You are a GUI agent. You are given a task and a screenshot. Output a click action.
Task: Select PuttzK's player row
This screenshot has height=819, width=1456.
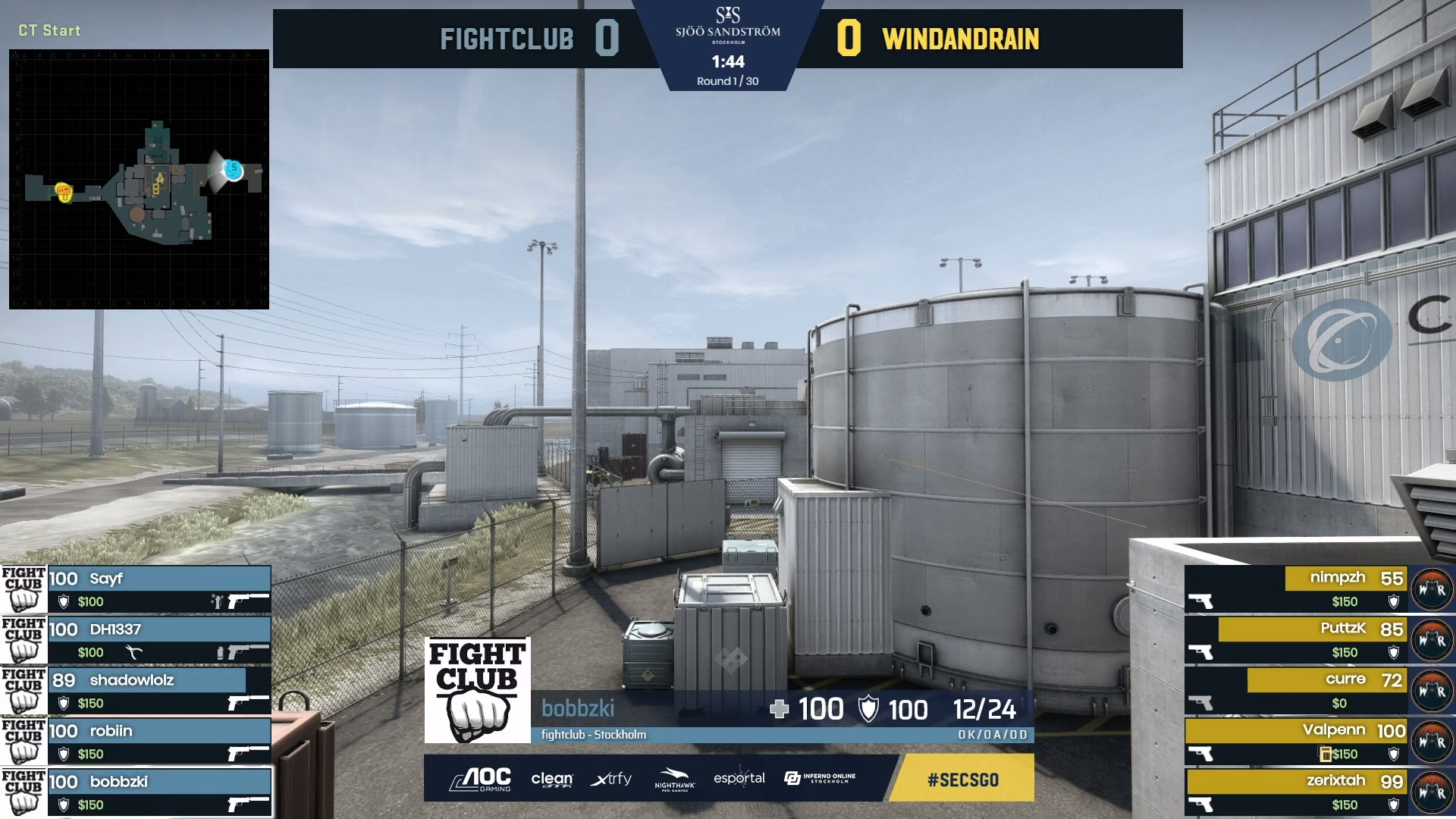[x=1297, y=640]
